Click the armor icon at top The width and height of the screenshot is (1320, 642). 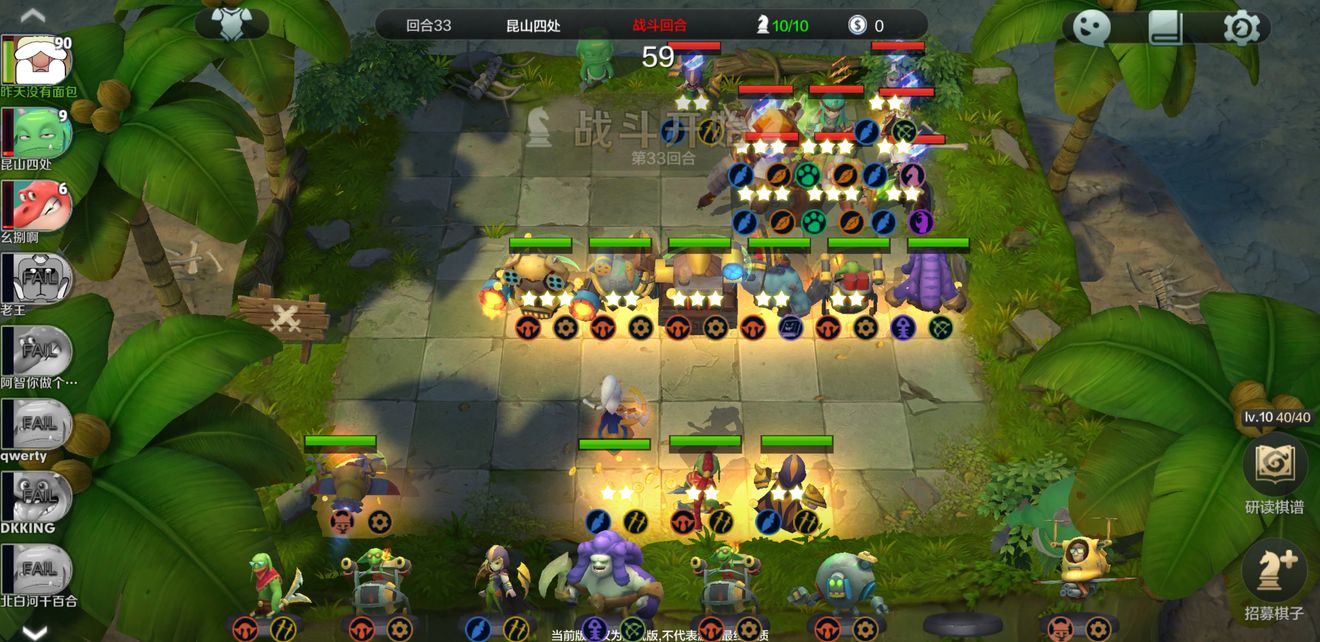coord(232,23)
